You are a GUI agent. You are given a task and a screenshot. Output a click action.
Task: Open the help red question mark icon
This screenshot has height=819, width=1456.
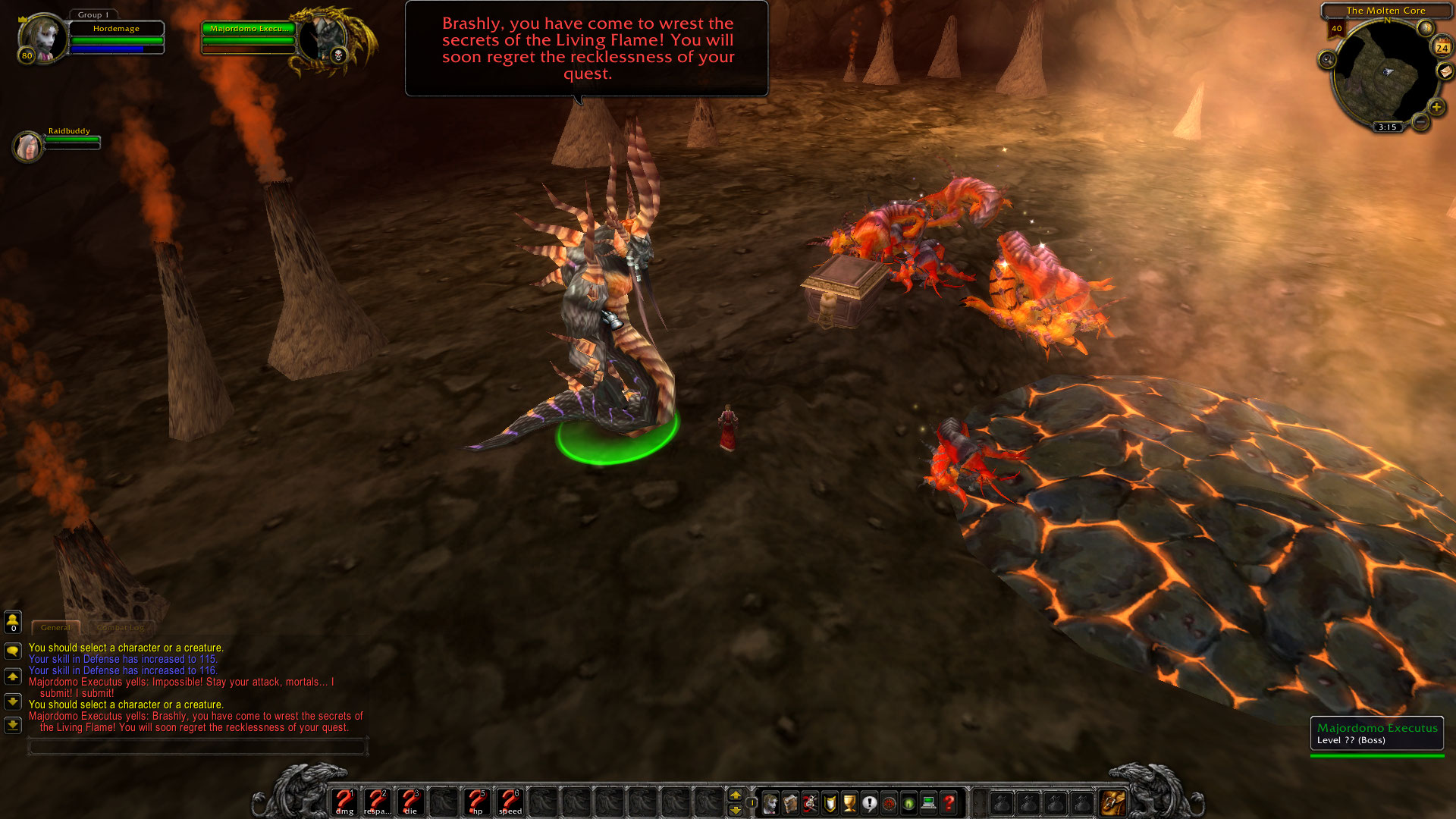coord(947,802)
